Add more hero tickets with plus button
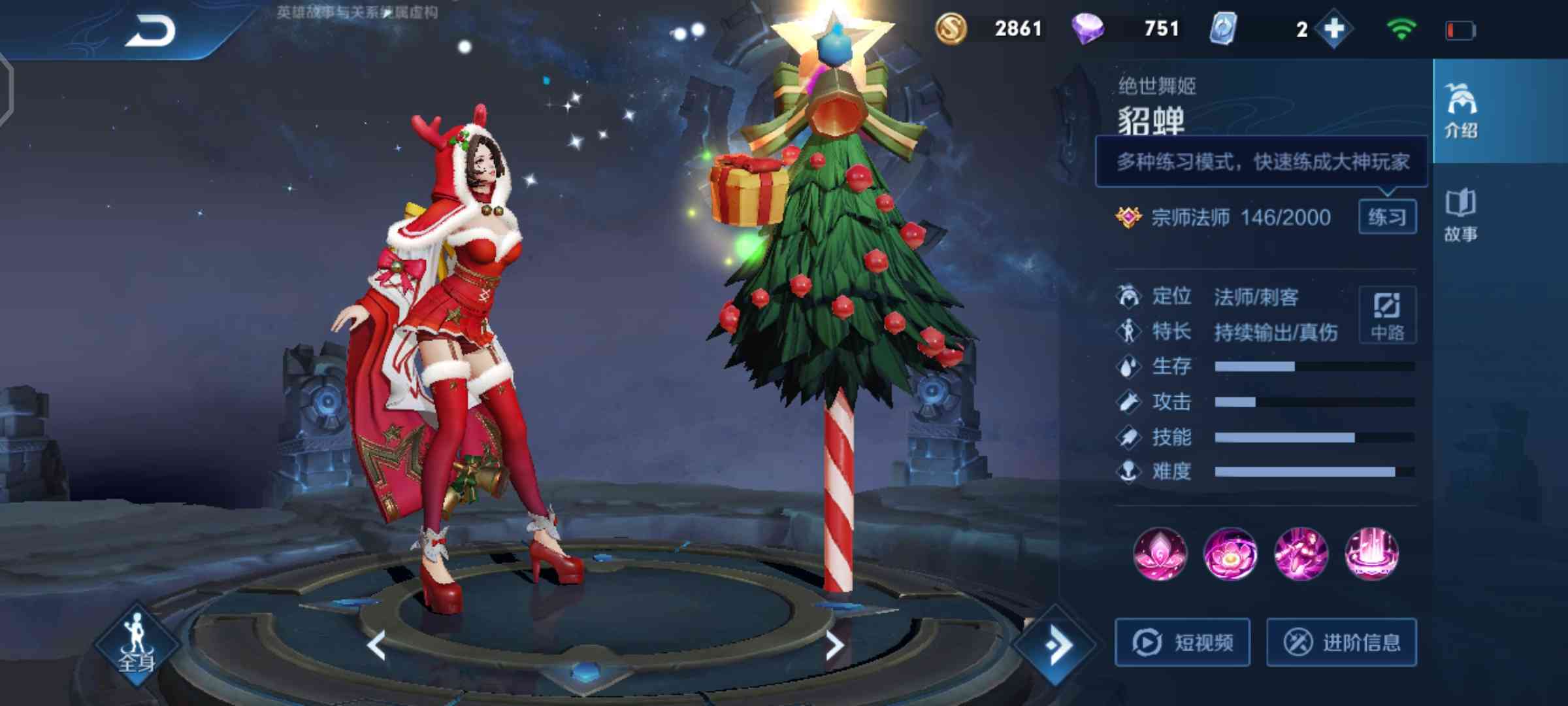 tap(1333, 29)
